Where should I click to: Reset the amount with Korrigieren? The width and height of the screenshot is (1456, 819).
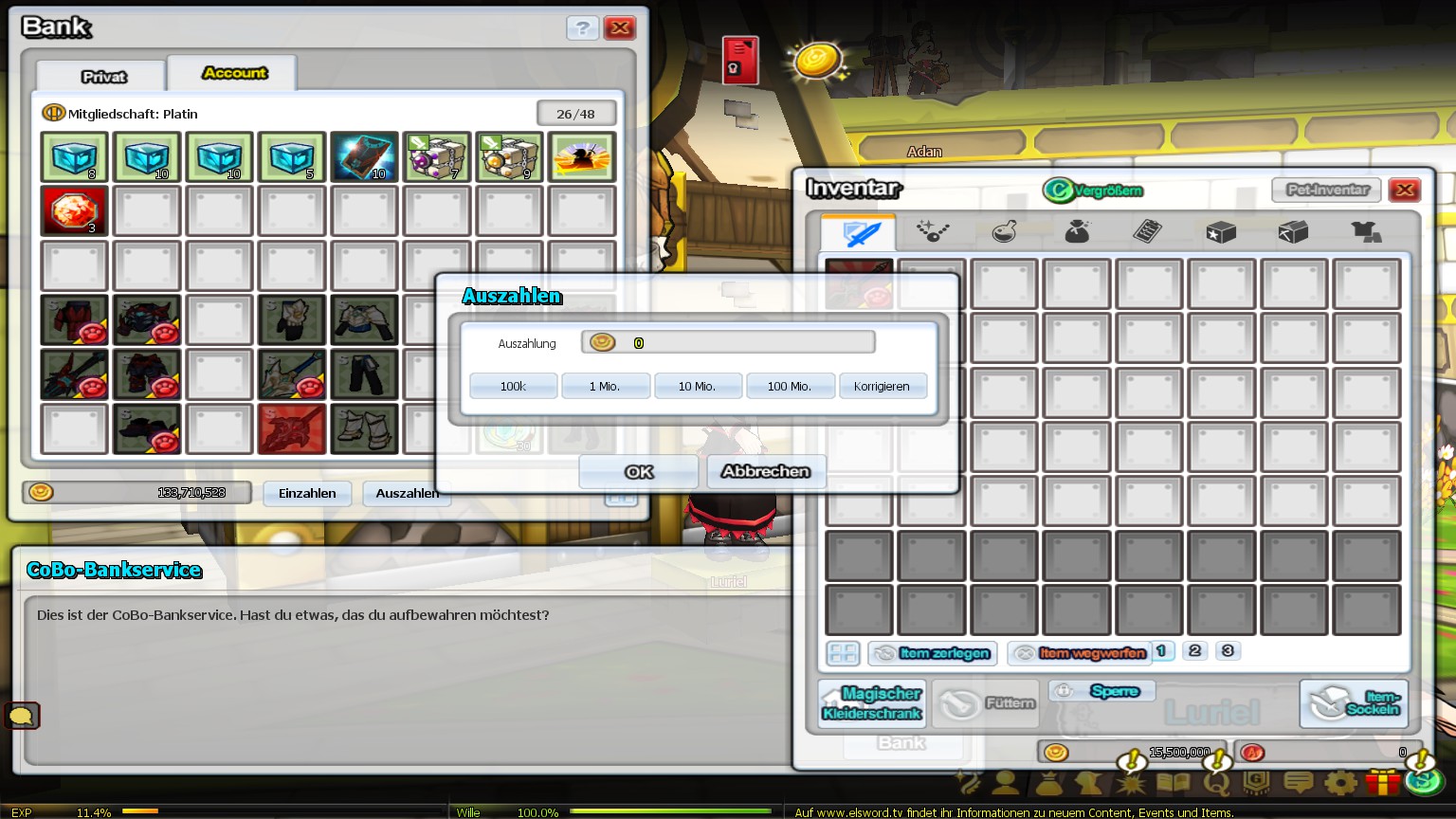point(882,386)
